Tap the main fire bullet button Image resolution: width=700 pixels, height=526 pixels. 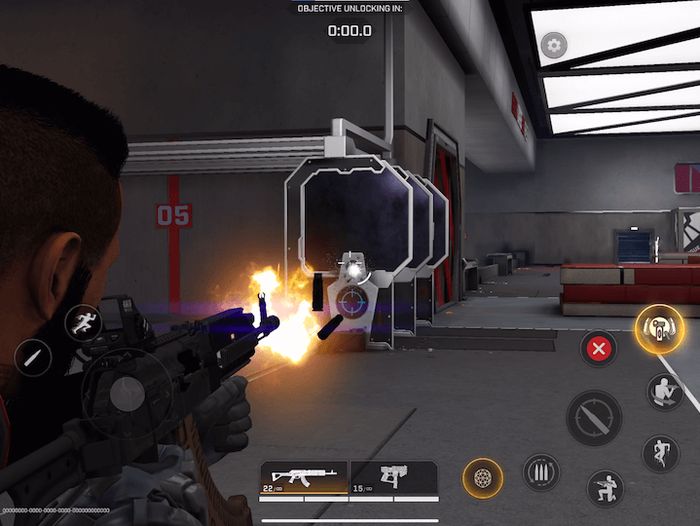594,417
